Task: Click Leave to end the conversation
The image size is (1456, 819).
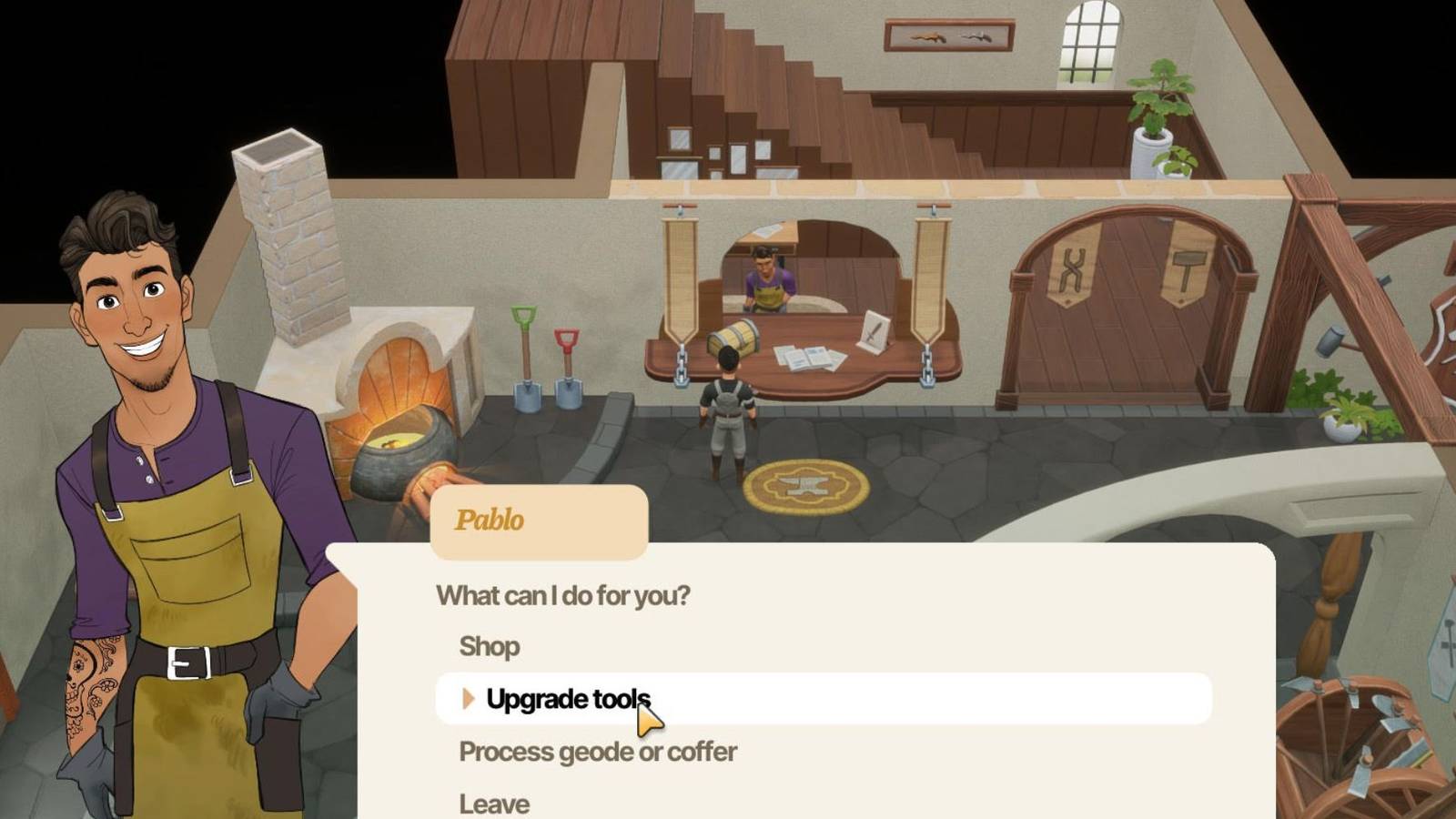Action: (x=493, y=801)
